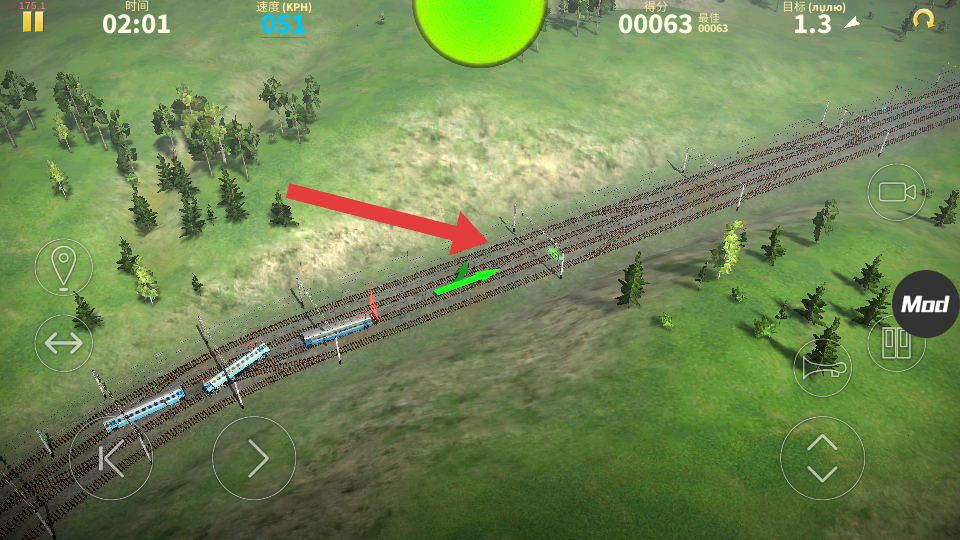Tap the right chevron circle button
Image resolution: width=960 pixels, height=540 pixels.
pyautogui.click(x=254, y=458)
